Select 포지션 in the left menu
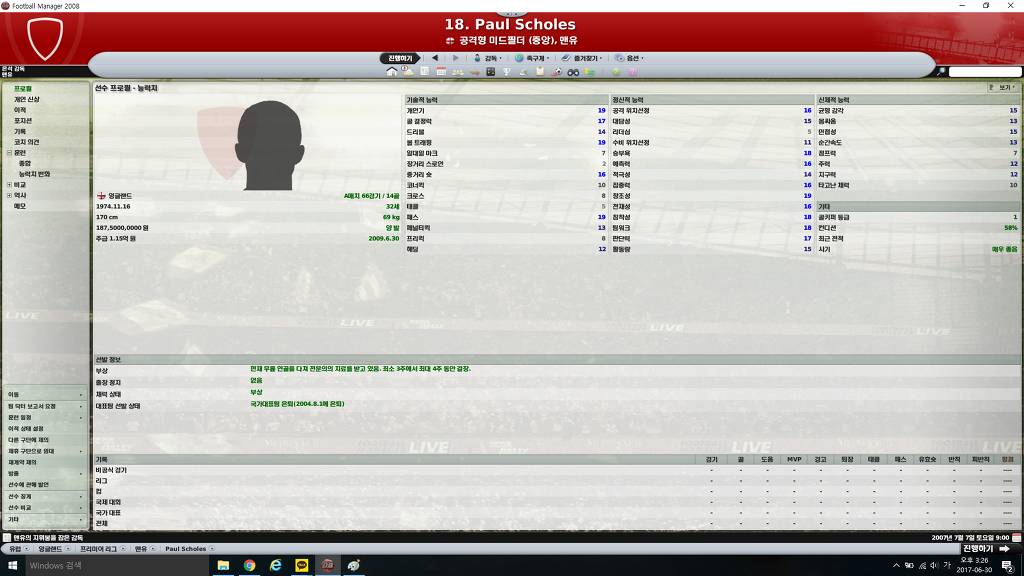The width and height of the screenshot is (1024, 576). pyautogui.click(x=22, y=121)
